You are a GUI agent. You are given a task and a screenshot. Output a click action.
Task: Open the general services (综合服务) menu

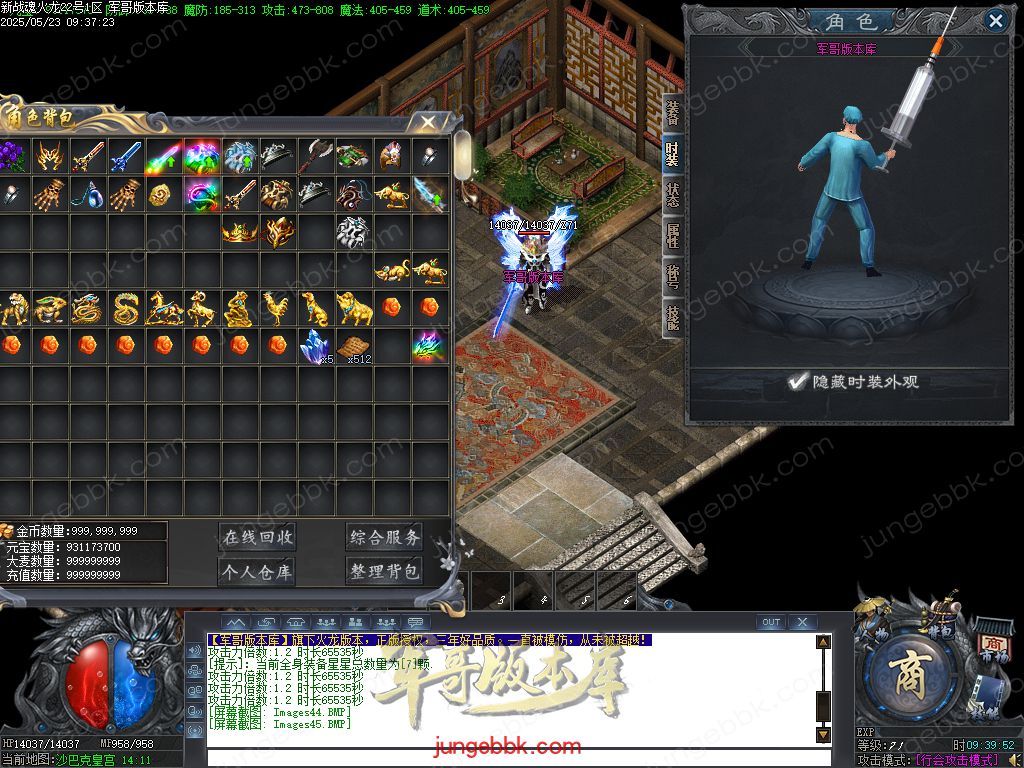(x=385, y=537)
